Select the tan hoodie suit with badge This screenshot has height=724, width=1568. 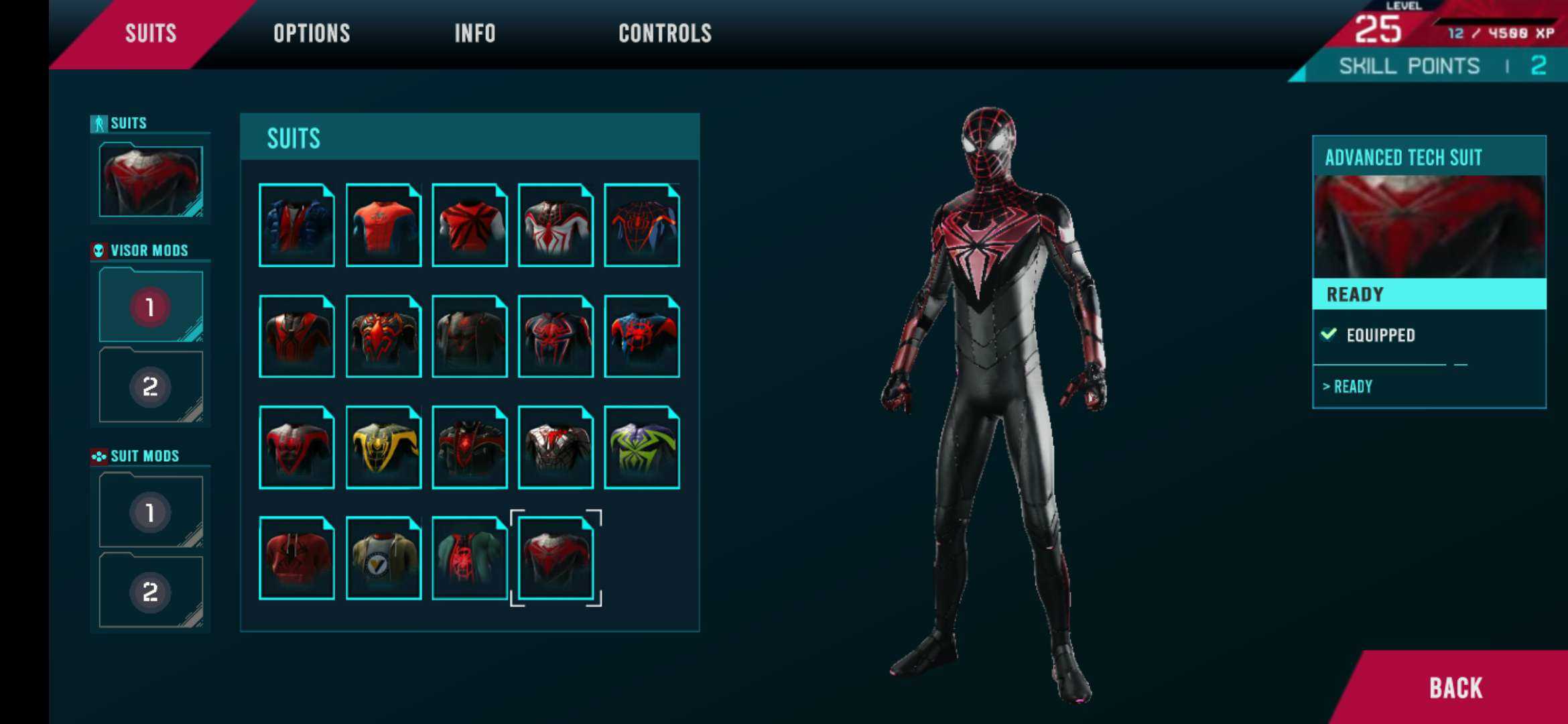pos(383,558)
